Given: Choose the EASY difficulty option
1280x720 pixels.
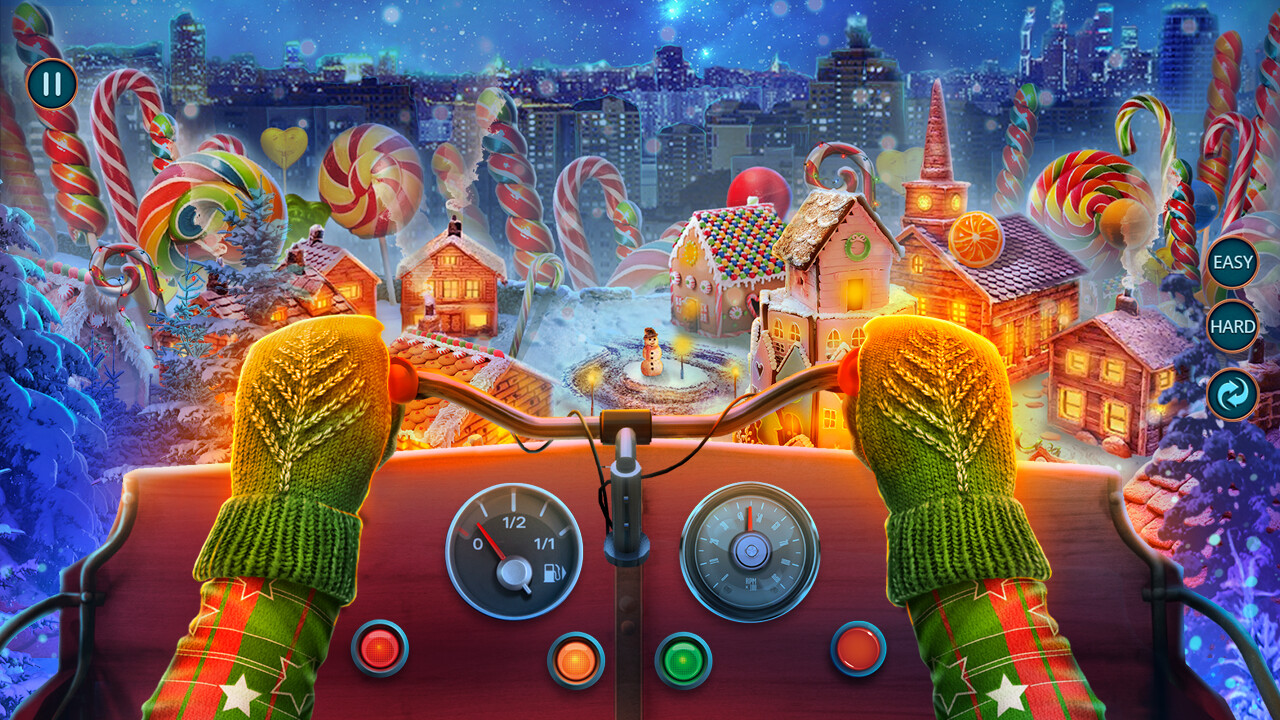Looking at the screenshot, I should (1231, 262).
